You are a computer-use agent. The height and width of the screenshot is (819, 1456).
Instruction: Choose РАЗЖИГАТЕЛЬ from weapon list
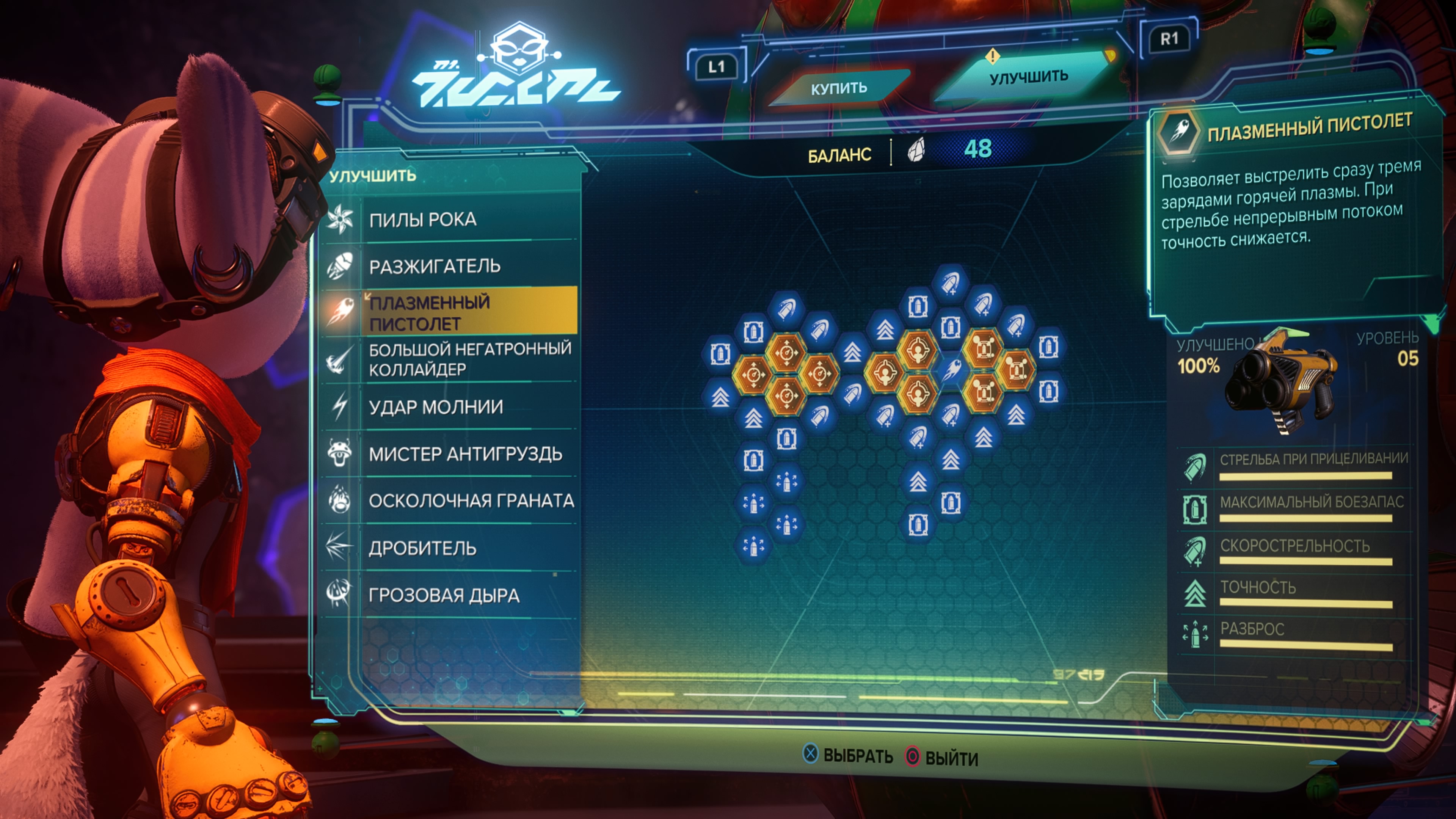[x=434, y=266]
